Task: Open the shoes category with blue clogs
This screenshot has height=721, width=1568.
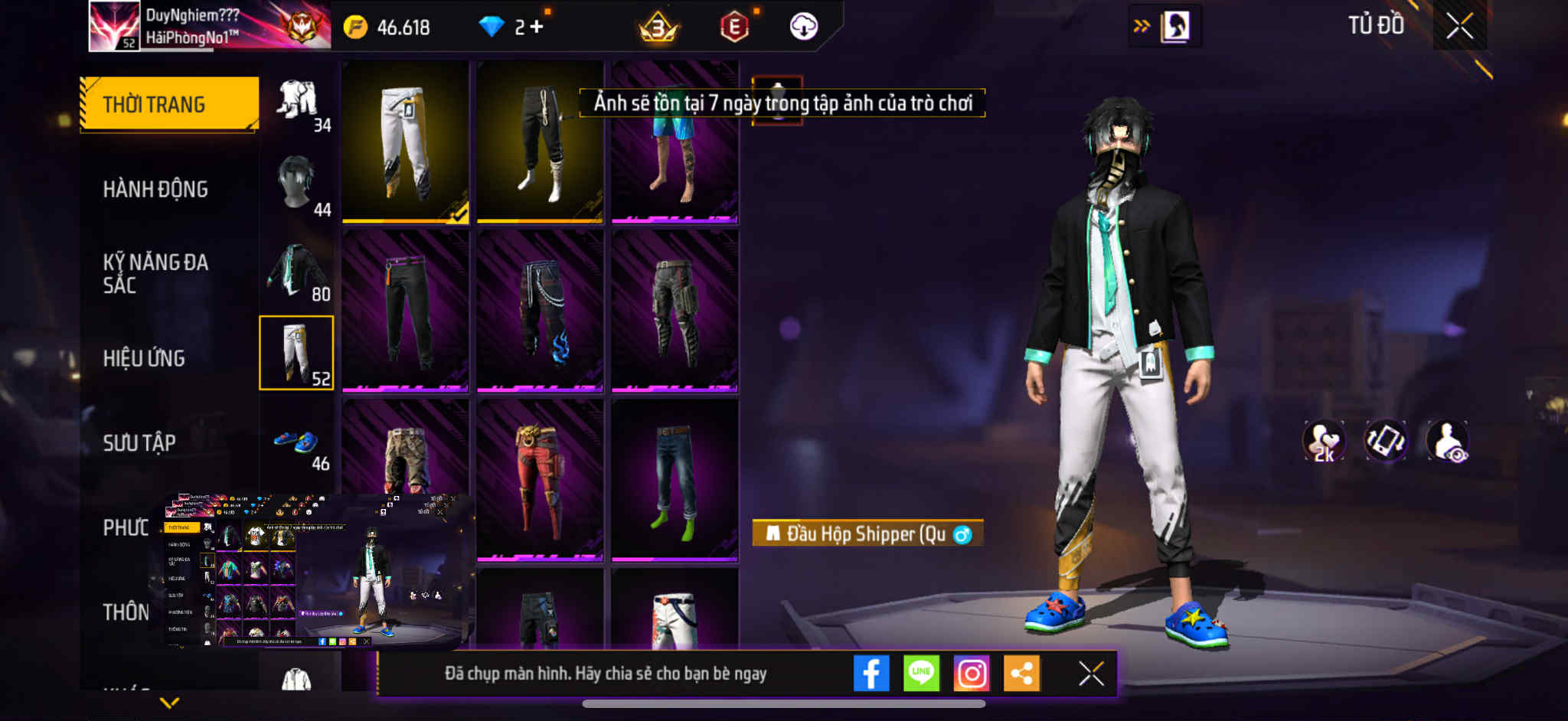Action: click(x=297, y=442)
